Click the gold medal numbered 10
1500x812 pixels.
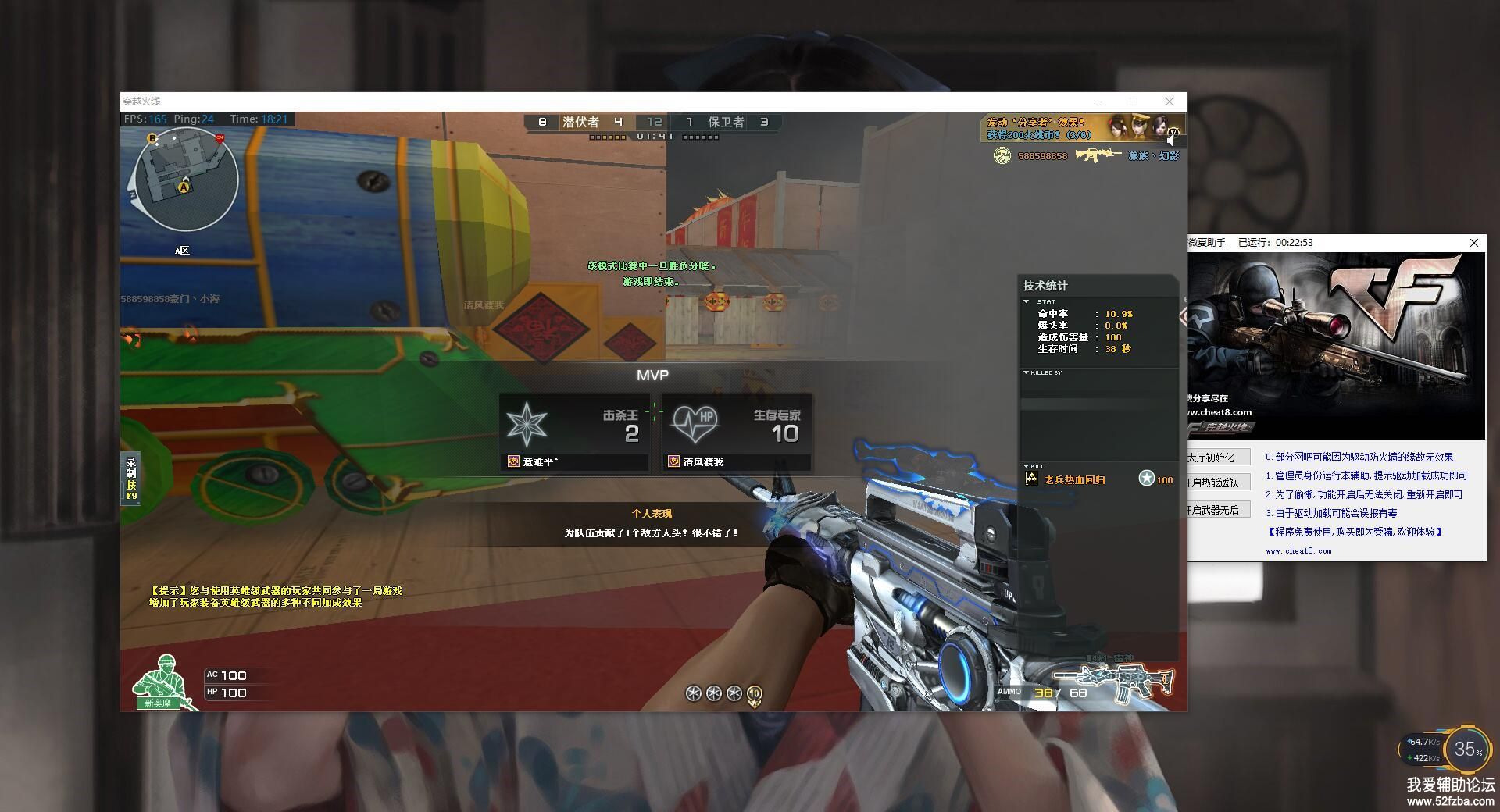pyautogui.click(x=754, y=693)
